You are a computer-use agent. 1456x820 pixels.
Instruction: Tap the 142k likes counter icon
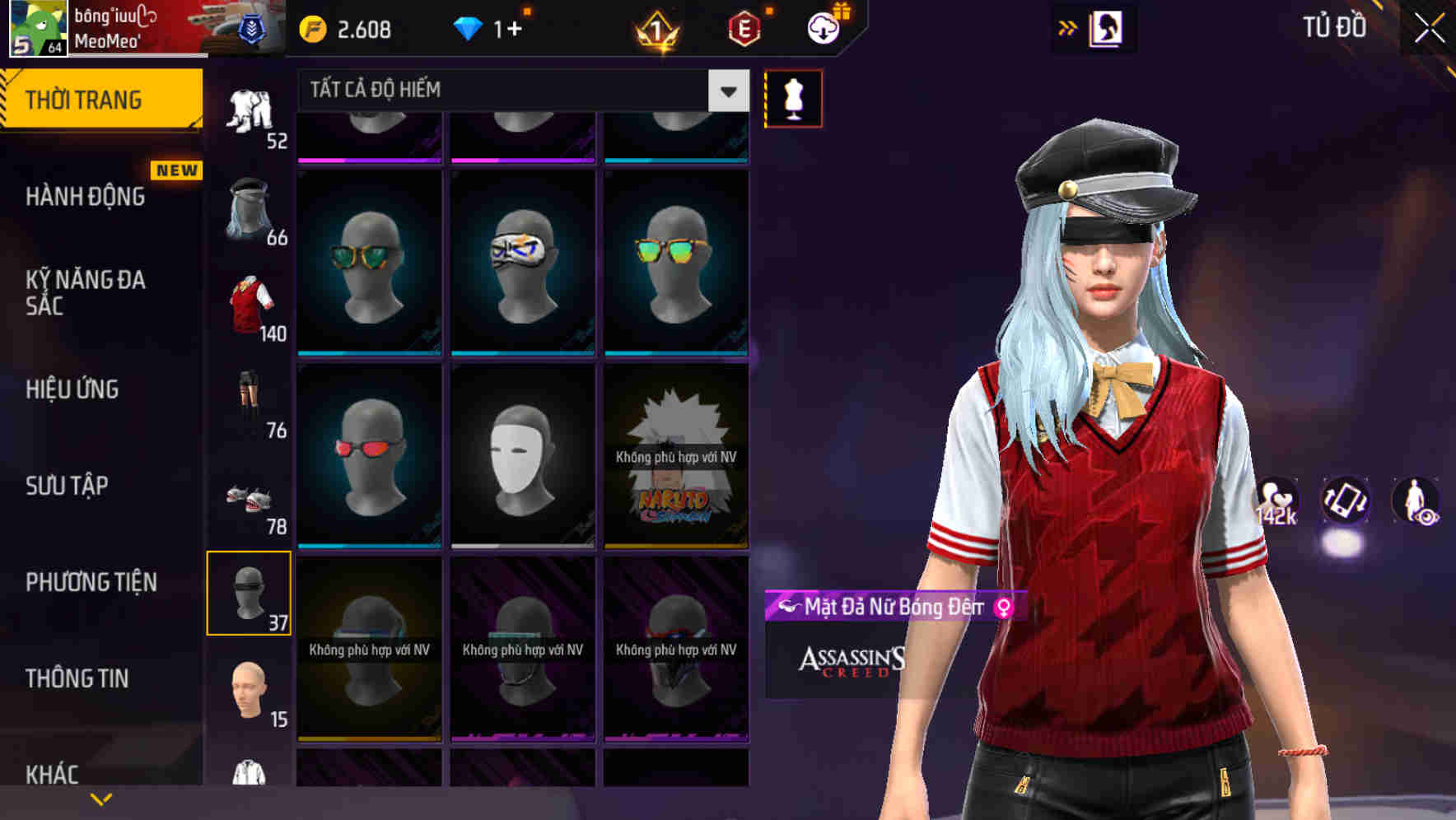[1276, 501]
